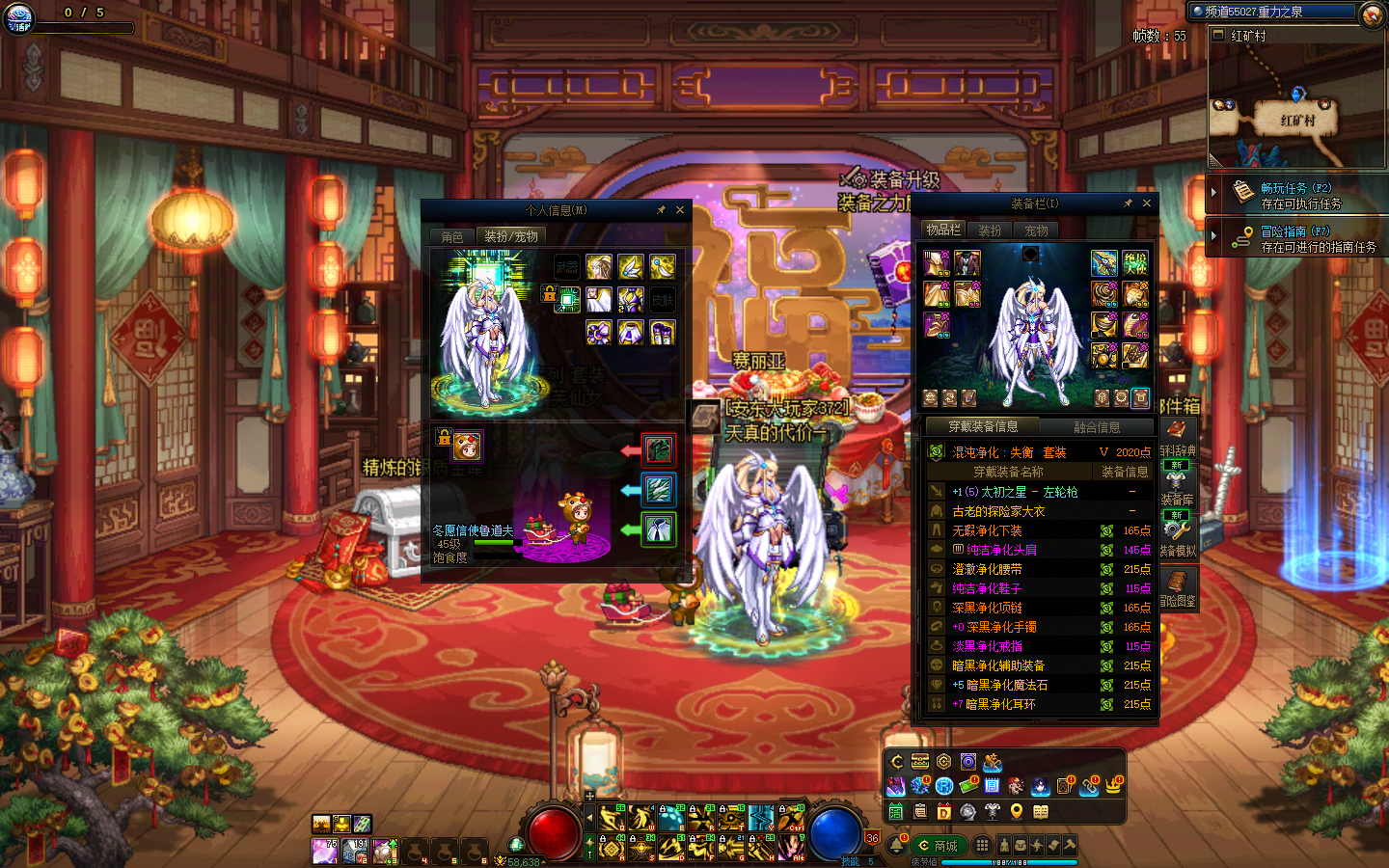Select the 穿戴装备信息 worn equipment tab

pos(982,426)
